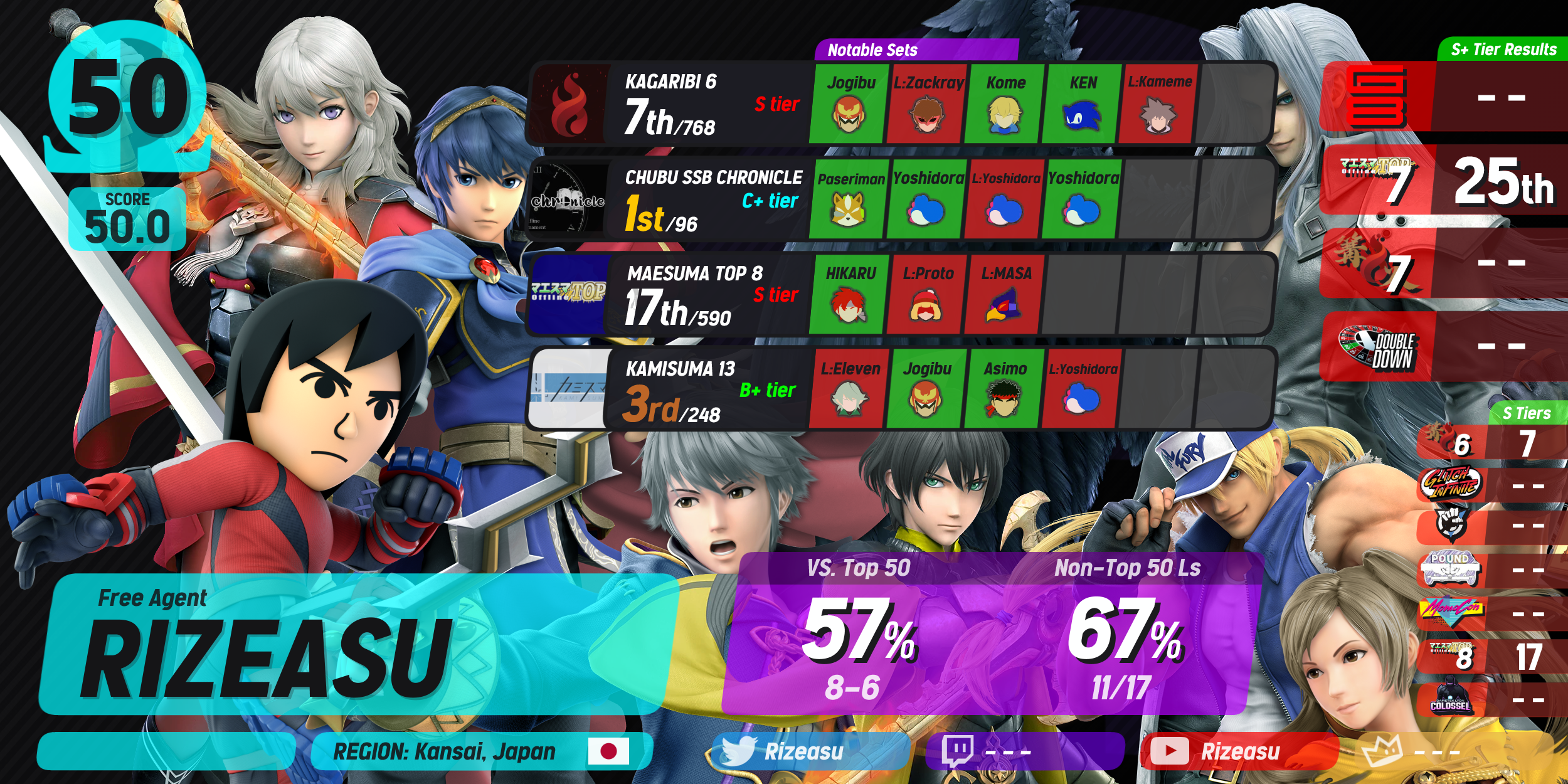This screenshot has height=784, width=1568.
Task: Select the L:Zackray loss tile
Action: [x=928, y=103]
